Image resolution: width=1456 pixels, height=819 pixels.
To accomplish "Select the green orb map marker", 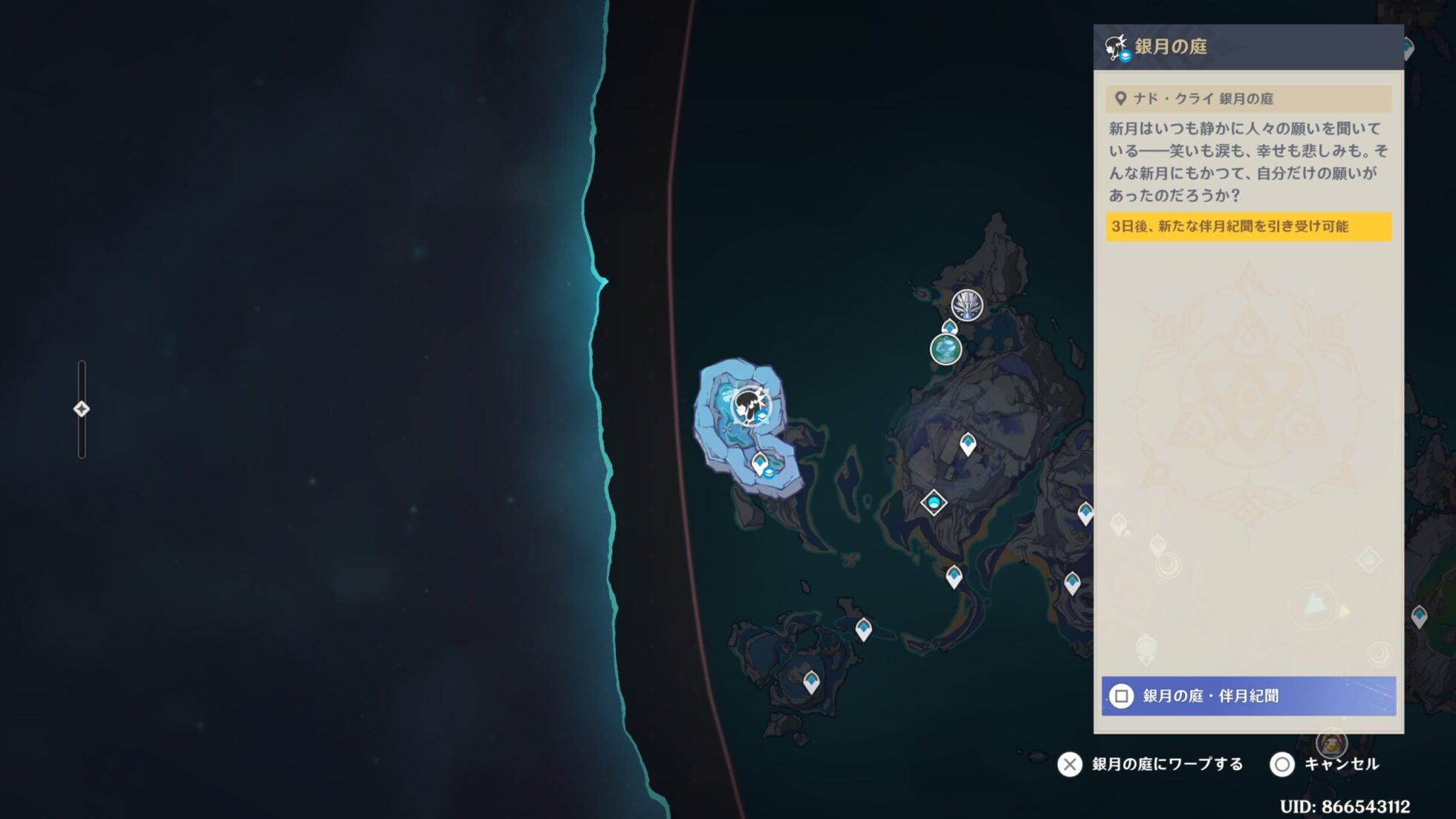I will (x=946, y=349).
